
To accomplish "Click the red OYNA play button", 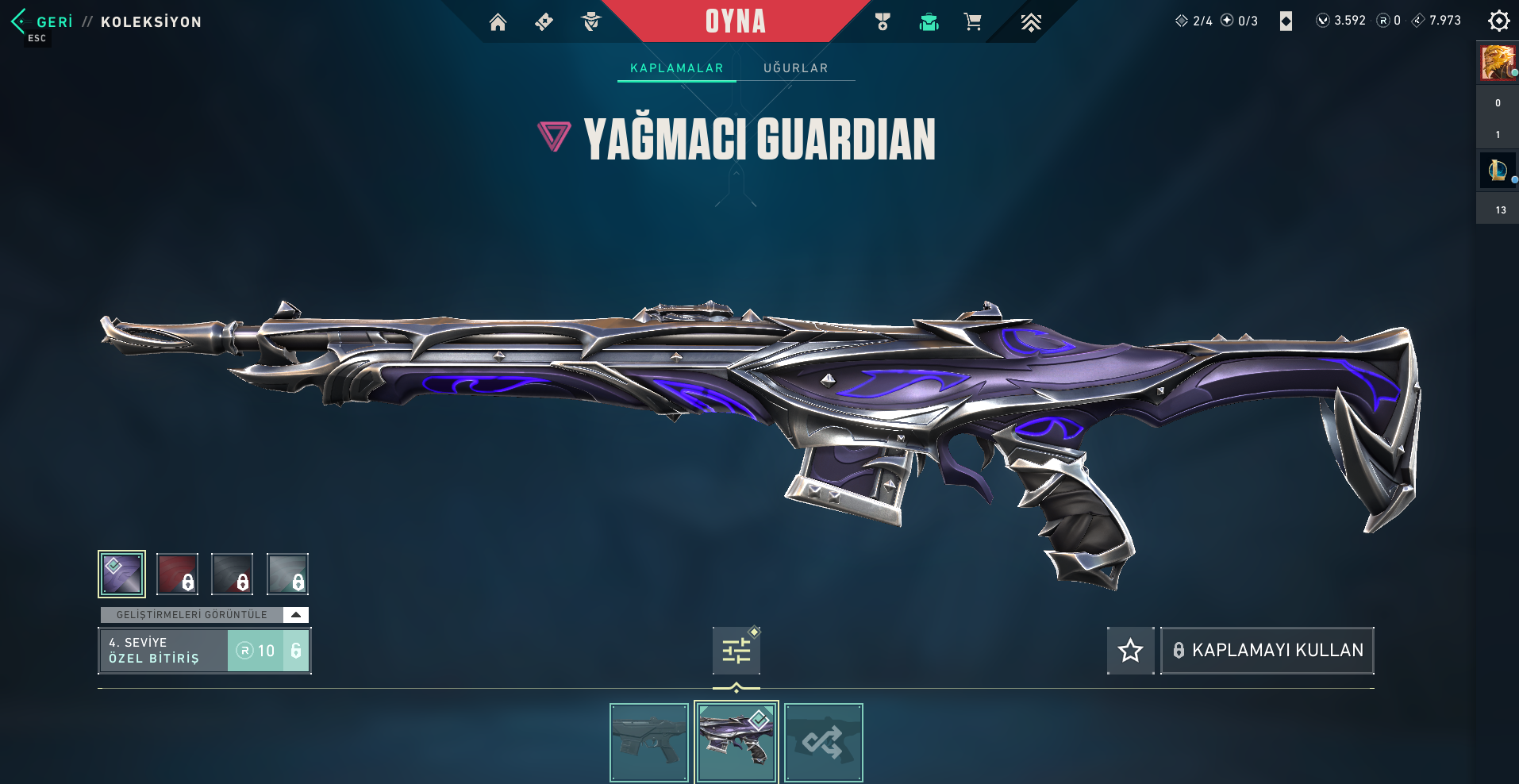I will (x=735, y=21).
